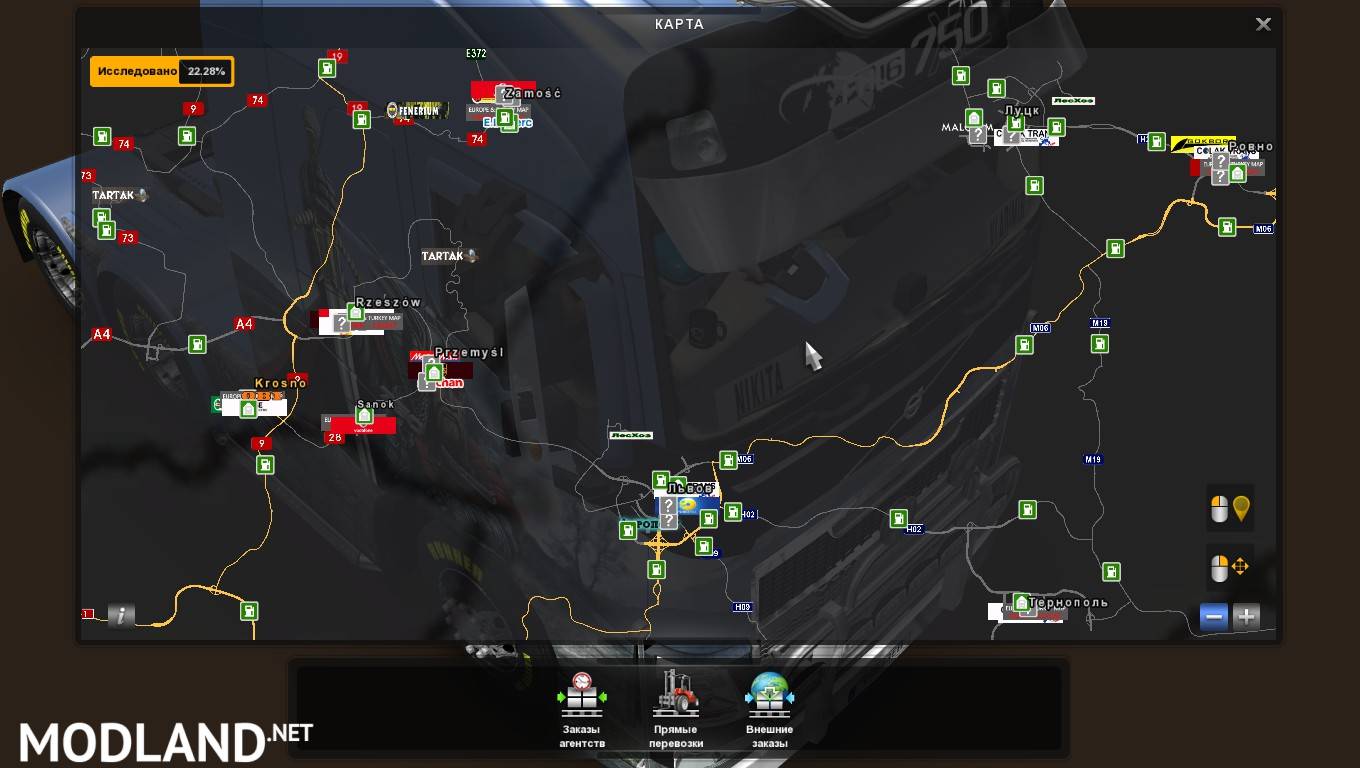Click the fuel pump icon near Тернополь
1360x768 pixels.
1113,572
